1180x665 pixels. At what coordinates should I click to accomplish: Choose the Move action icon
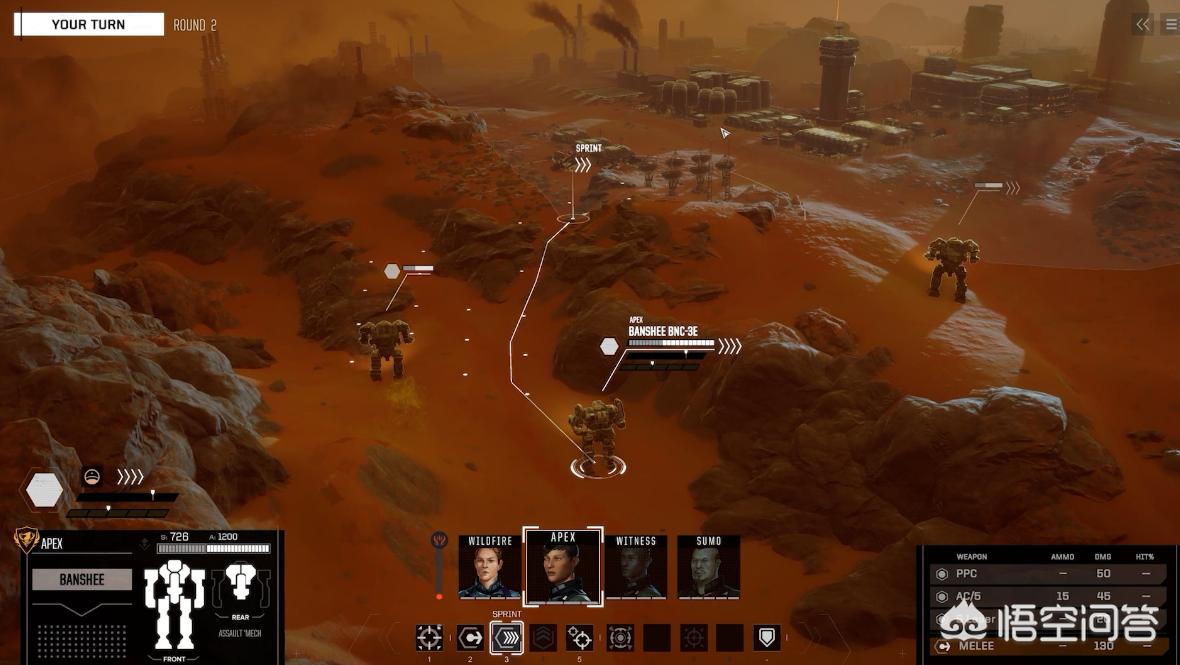pos(470,638)
